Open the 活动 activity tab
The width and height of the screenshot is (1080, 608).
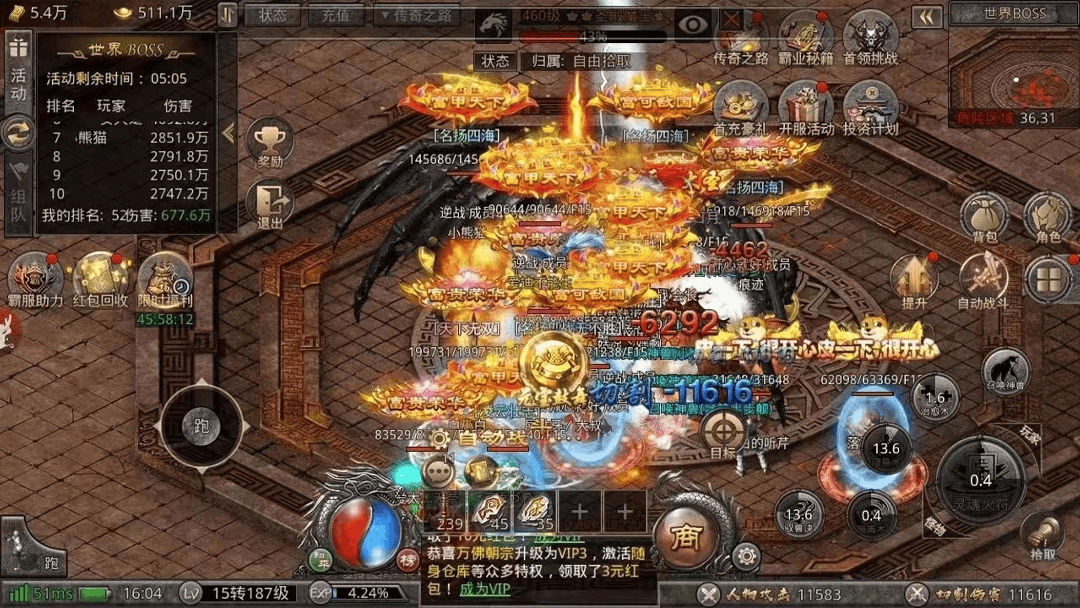coord(19,77)
